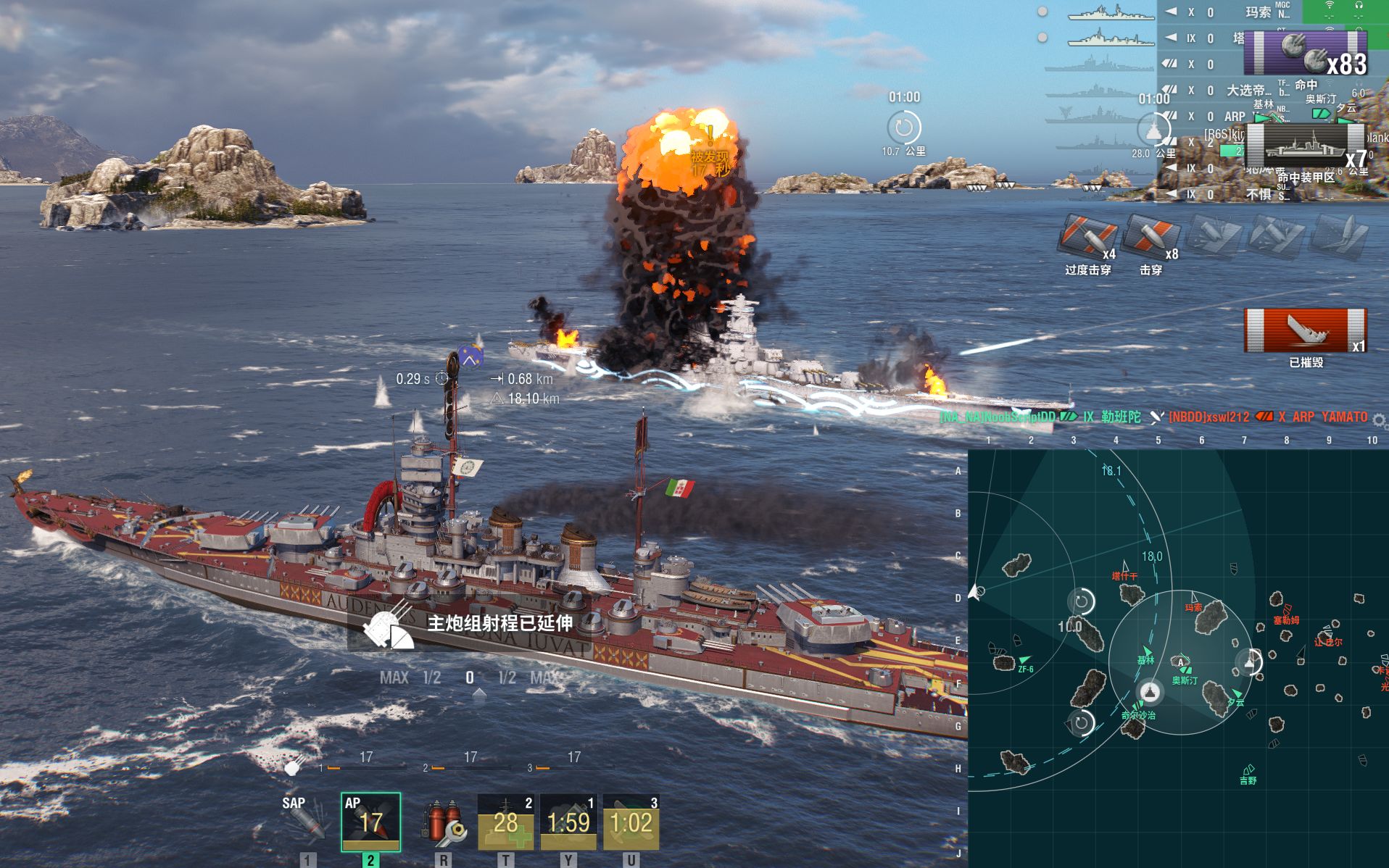Click the 命中装甲区 citadel hit ribbon
Screen dimensions: 1389x868
1305,148
